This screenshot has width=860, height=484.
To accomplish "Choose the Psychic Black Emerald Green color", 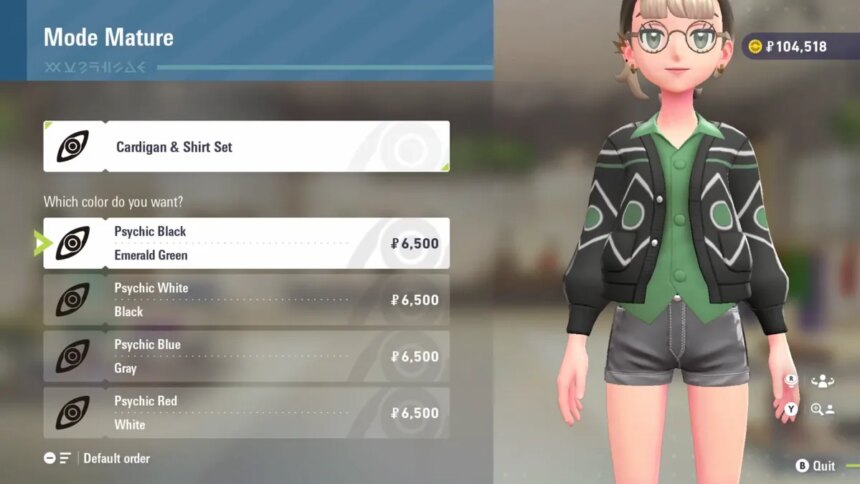I will coord(246,243).
